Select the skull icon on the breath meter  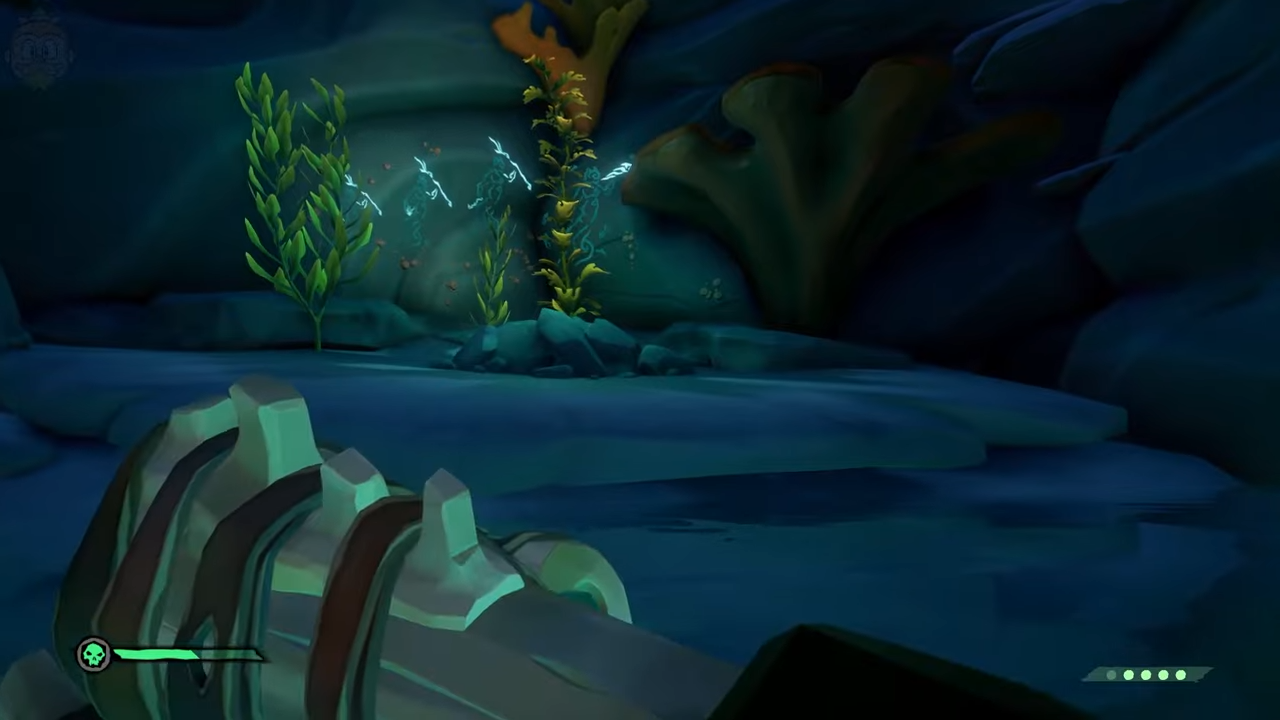(93, 653)
